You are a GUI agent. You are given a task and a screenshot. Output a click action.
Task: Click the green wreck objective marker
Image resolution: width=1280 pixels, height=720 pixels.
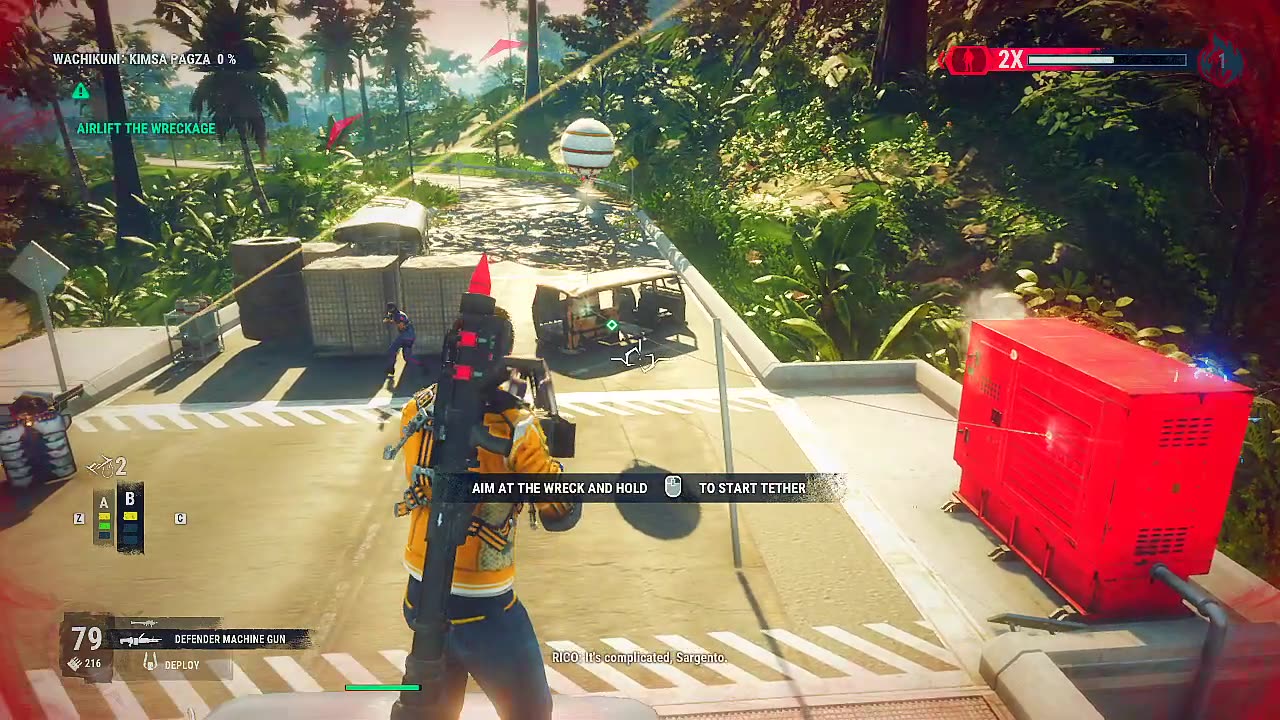click(x=612, y=325)
